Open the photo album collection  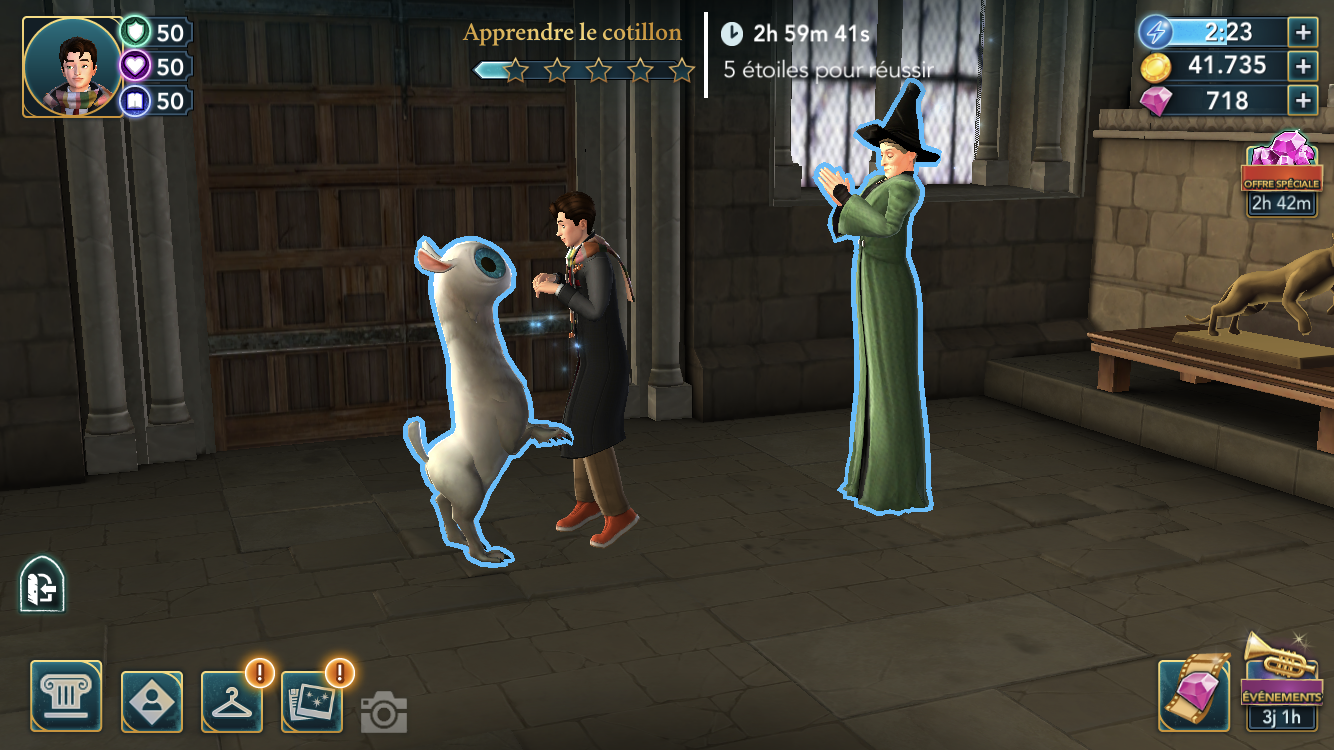(x=312, y=701)
